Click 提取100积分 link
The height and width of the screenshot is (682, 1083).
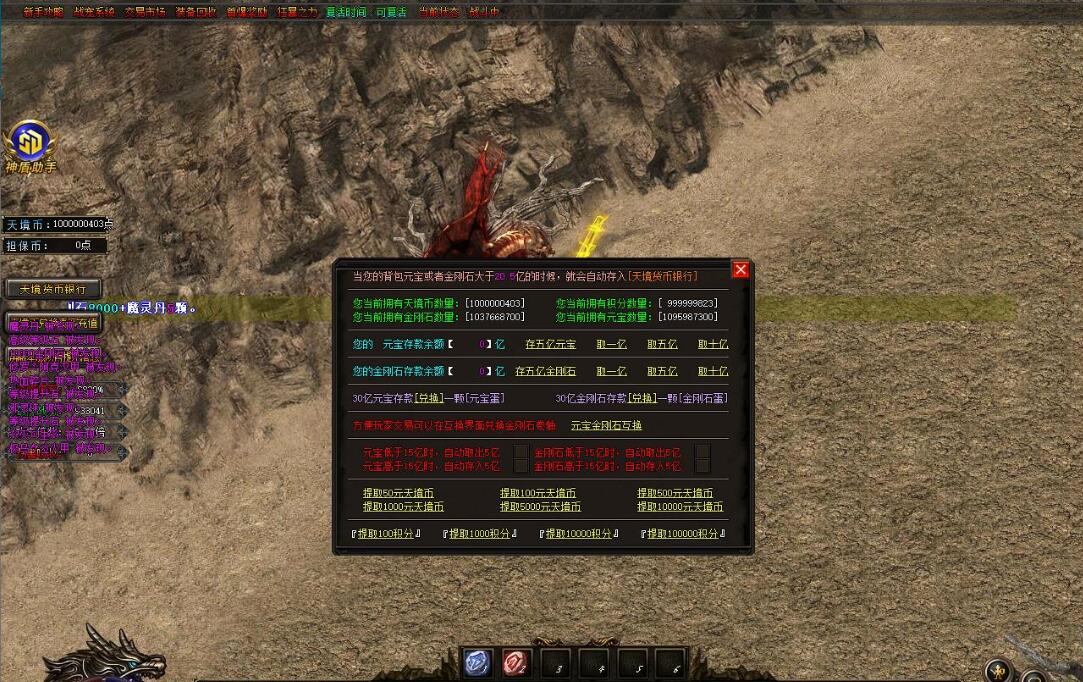click(x=385, y=534)
